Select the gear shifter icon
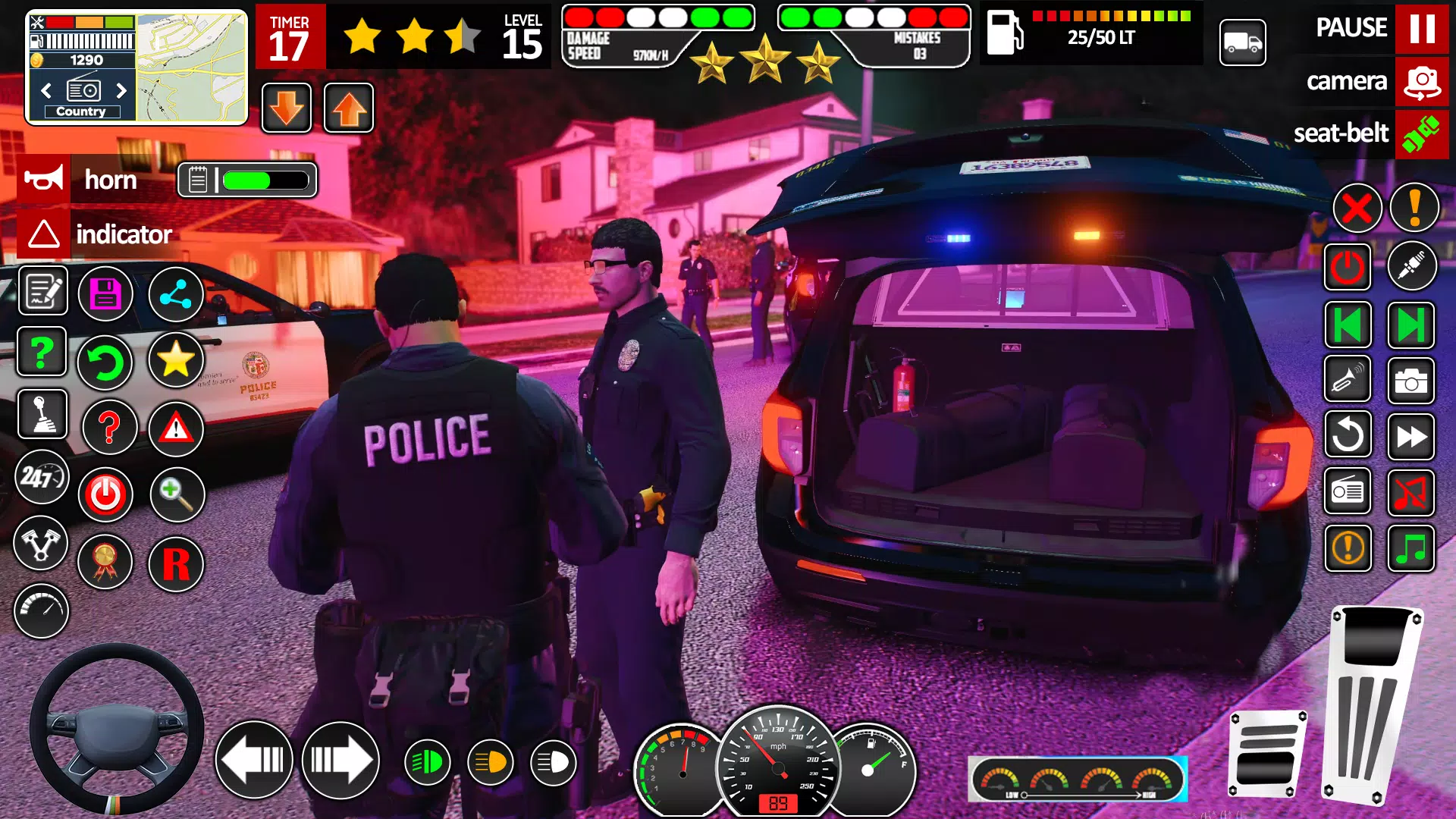 (42, 416)
